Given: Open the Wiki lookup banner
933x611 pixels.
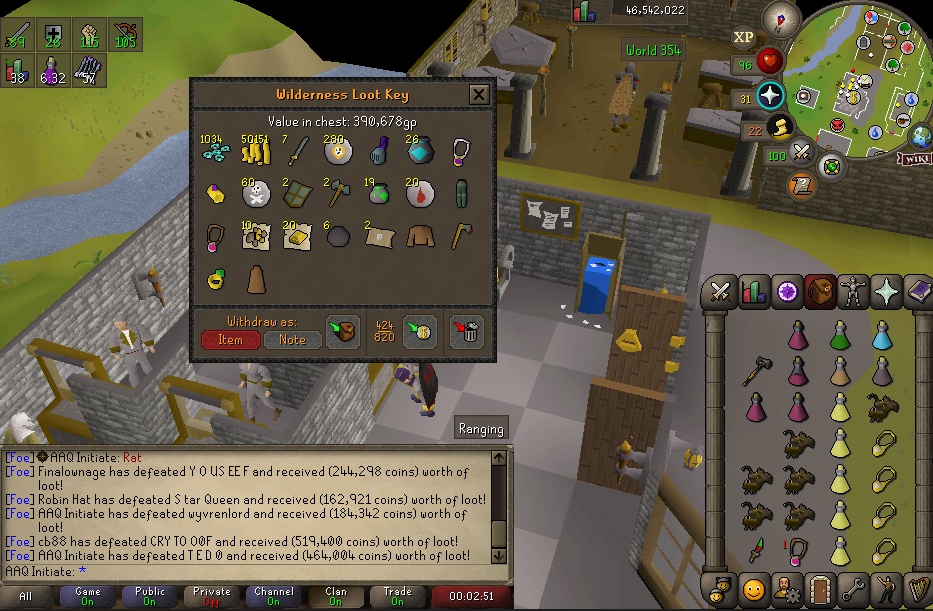Looking at the screenshot, I should click(x=914, y=158).
